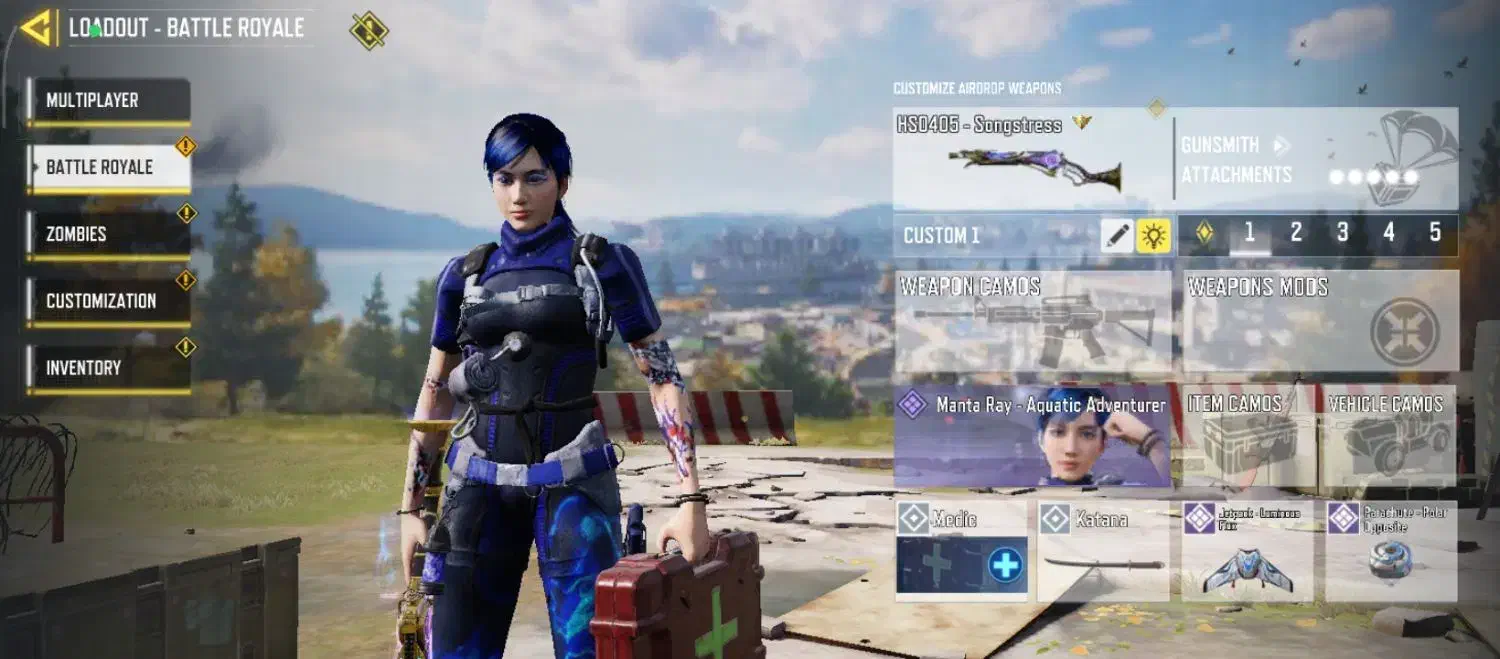Click the yellow lightbulb icon
This screenshot has height=659, width=1500.
point(1153,236)
